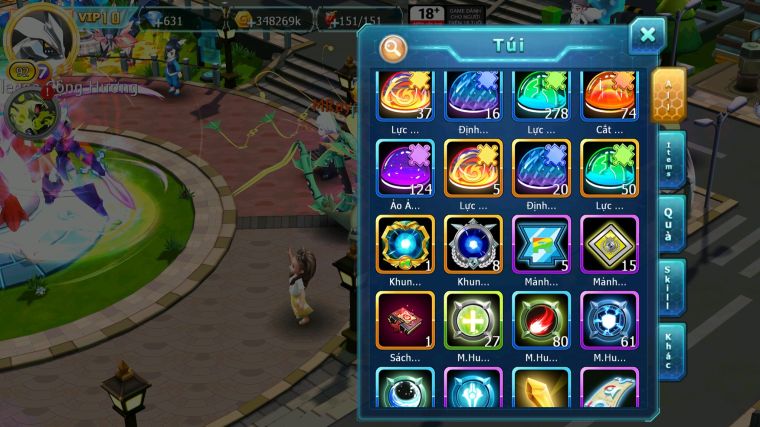Choose the green cross M.Hu item
The height and width of the screenshot is (427, 760).
[473, 320]
